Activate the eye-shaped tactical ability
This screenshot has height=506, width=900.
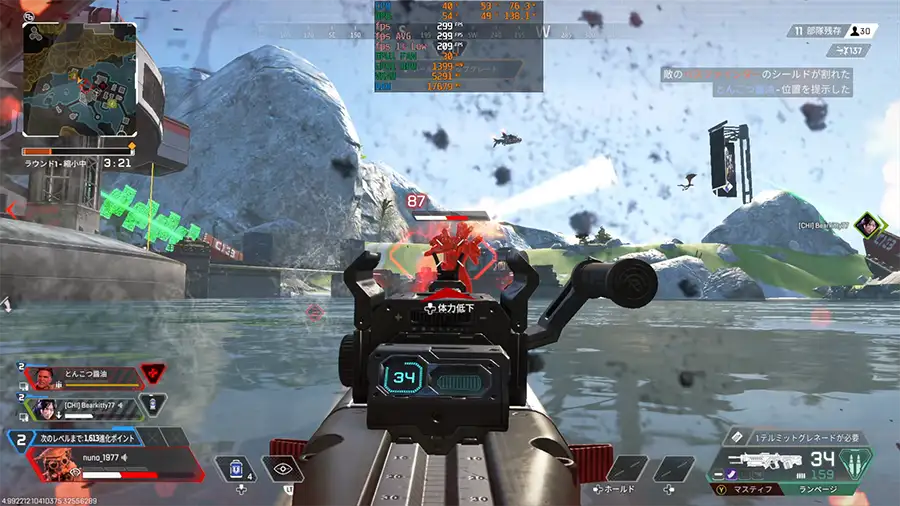coord(282,469)
